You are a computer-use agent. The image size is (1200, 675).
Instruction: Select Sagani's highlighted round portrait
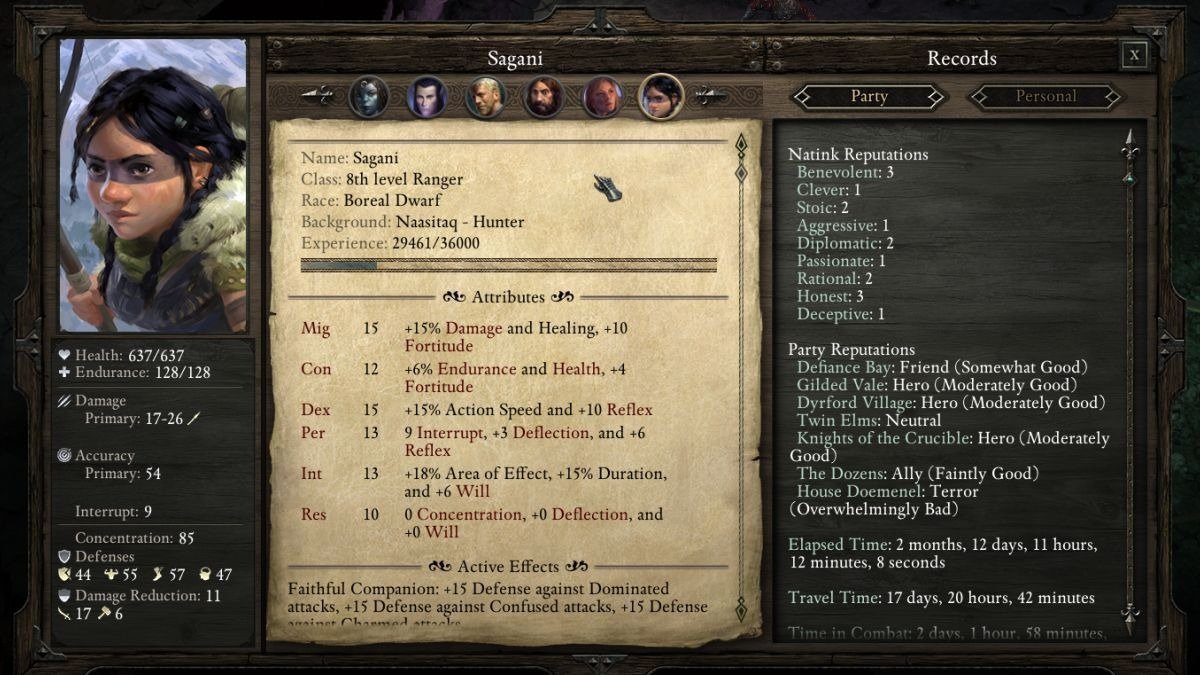tap(661, 97)
